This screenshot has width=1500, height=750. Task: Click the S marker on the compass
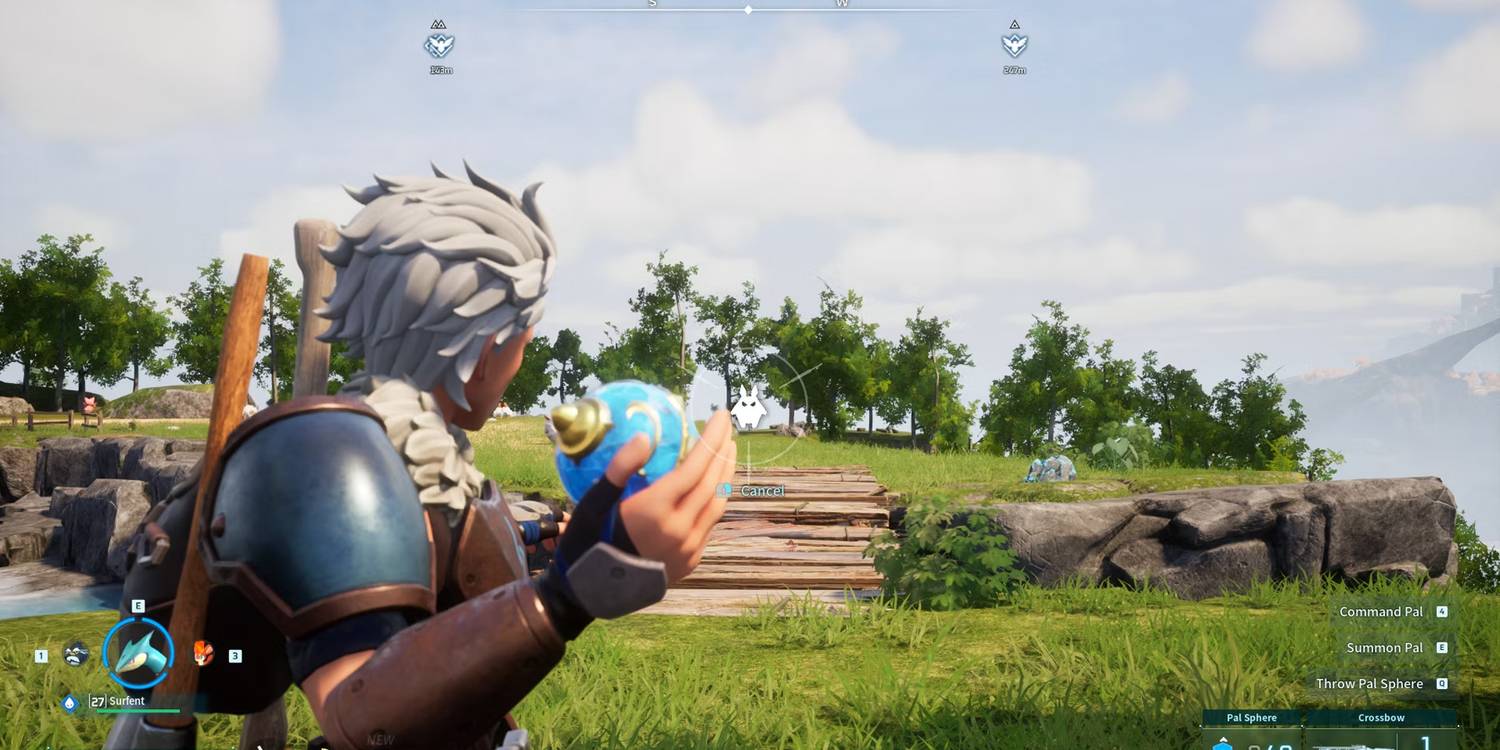652,4
